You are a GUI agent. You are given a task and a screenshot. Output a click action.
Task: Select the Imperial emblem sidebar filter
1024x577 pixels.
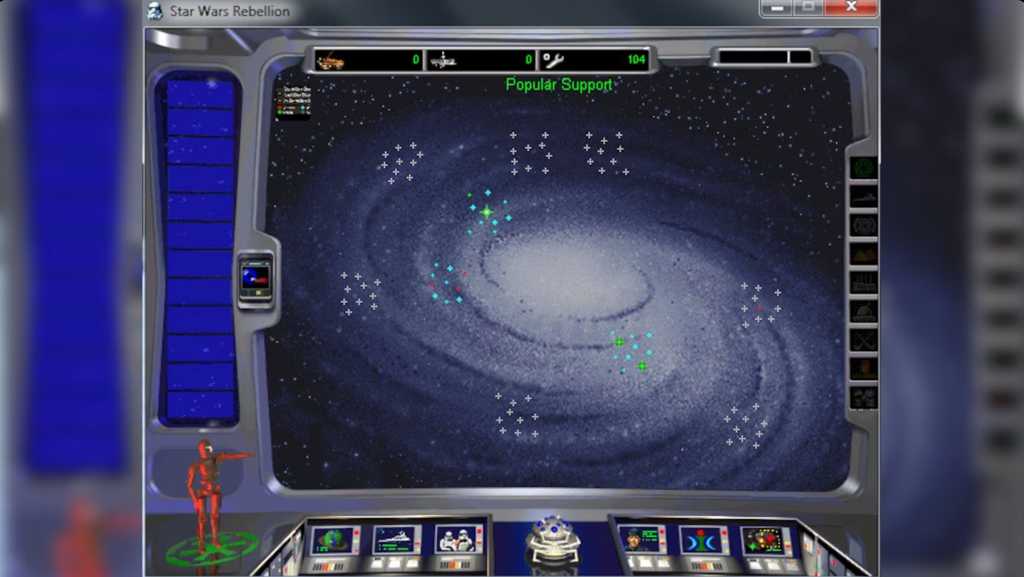pos(863,168)
